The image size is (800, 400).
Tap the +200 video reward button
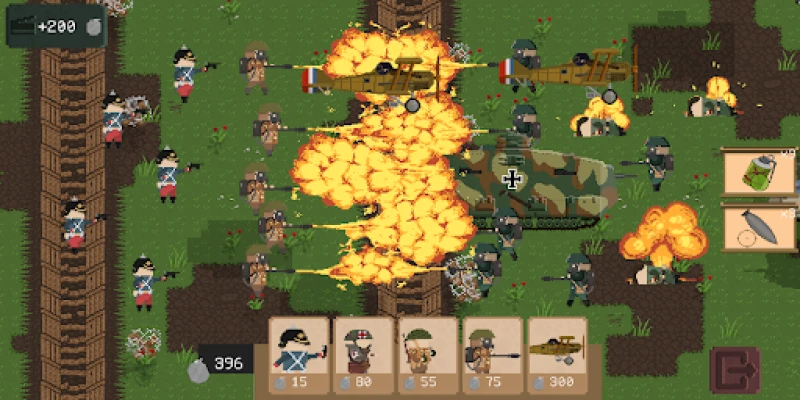(x=56, y=25)
